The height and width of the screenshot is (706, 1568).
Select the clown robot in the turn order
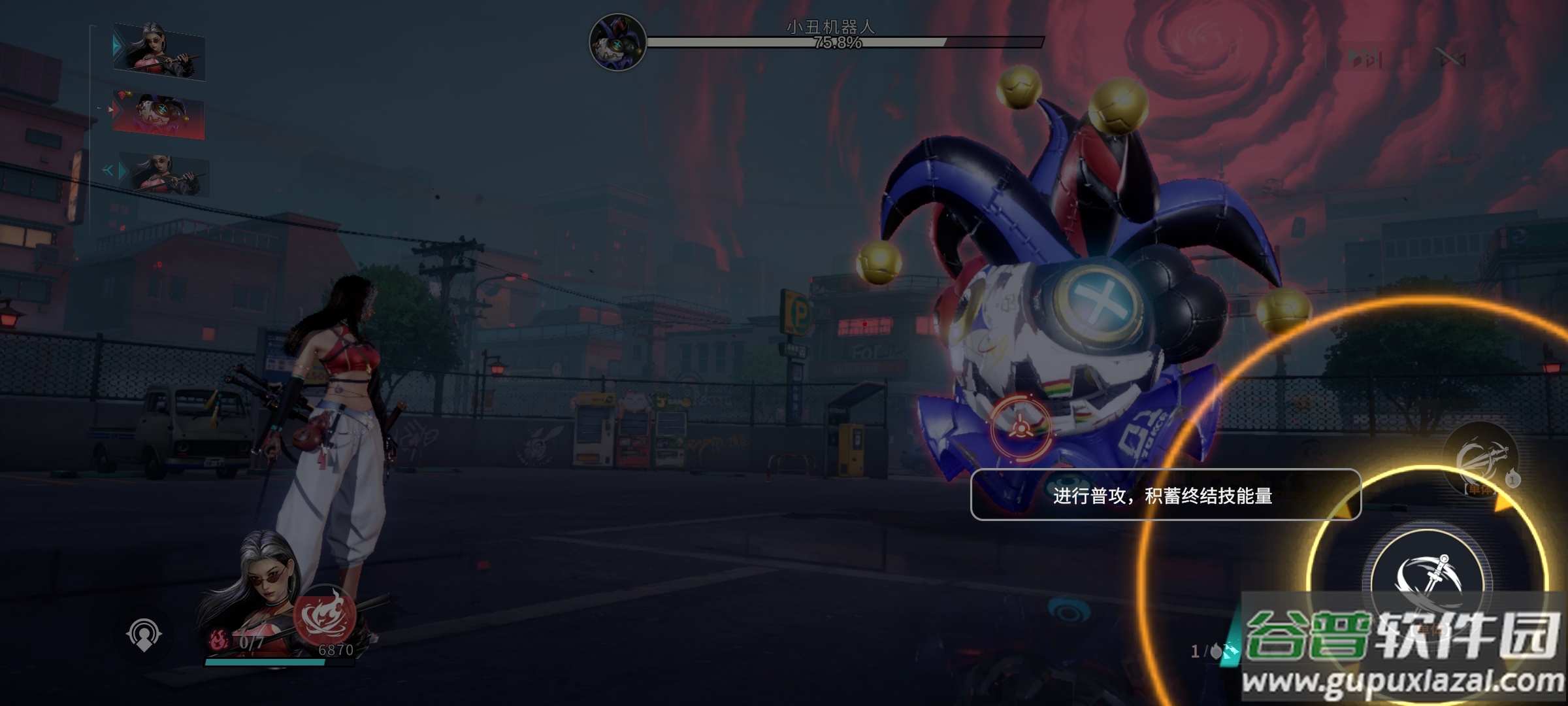(159, 115)
